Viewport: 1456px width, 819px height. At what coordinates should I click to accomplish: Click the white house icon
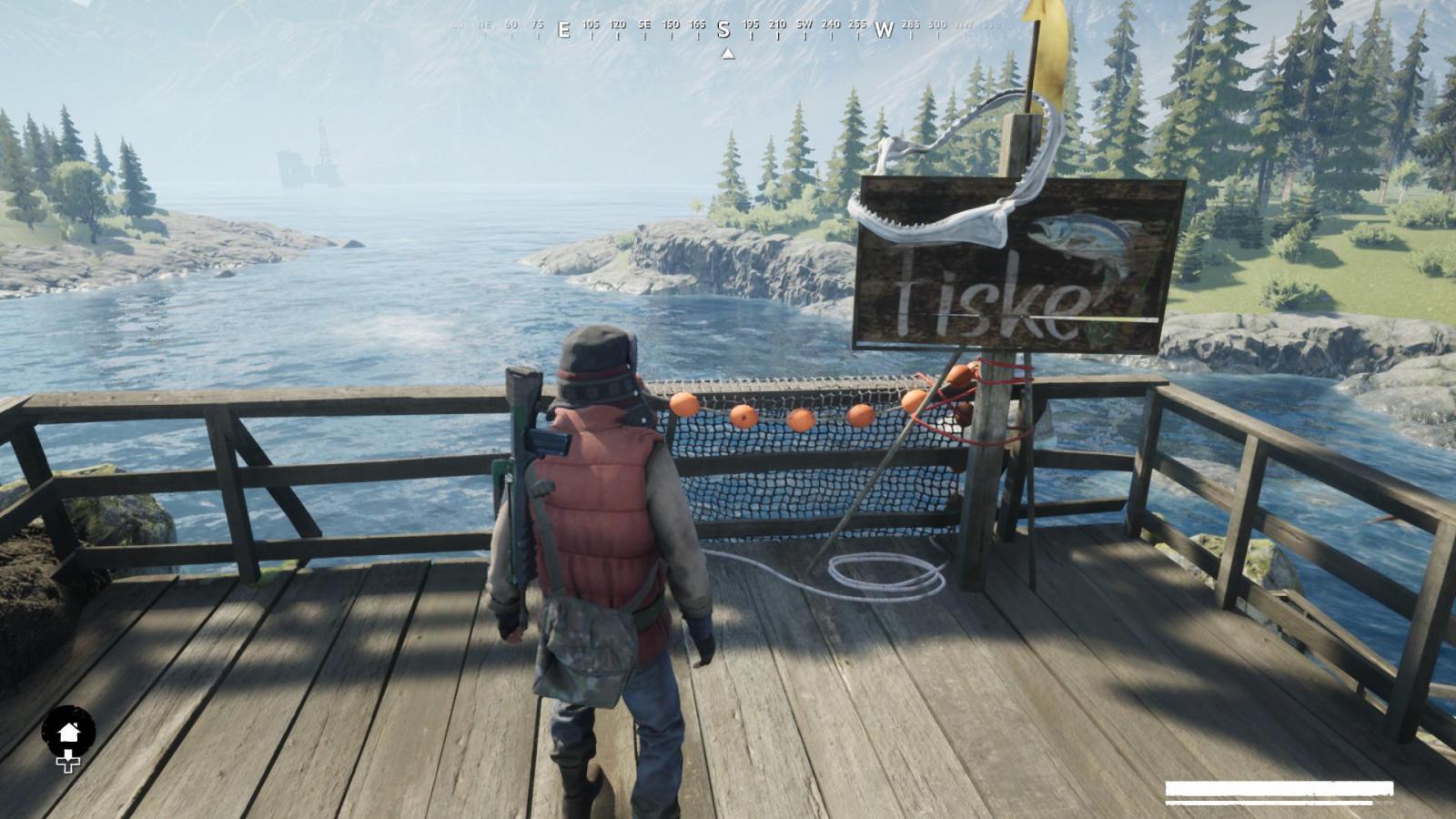tap(68, 733)
